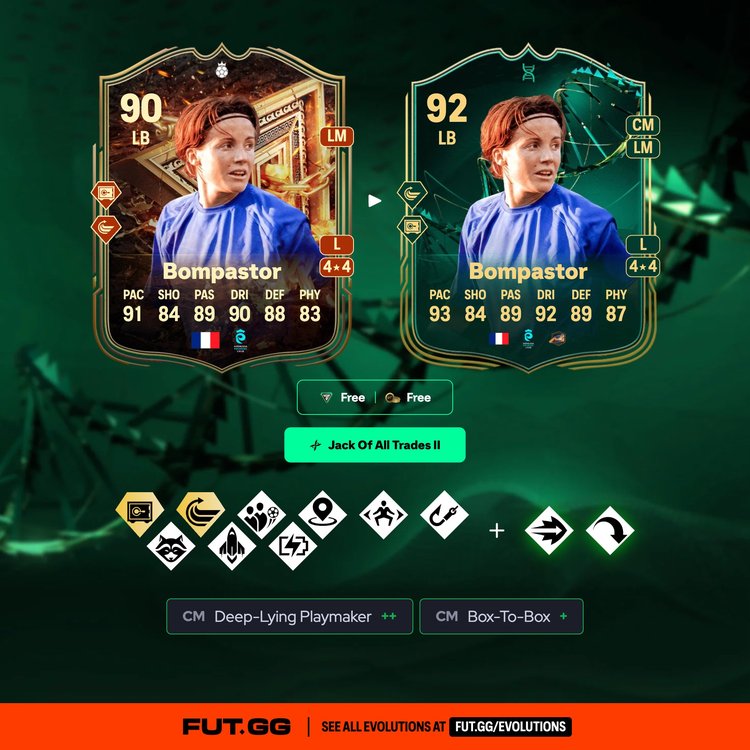The image size is (750, 750).
Task: Click the raccoon playstyle icon
Action: [x=170, y=547]
